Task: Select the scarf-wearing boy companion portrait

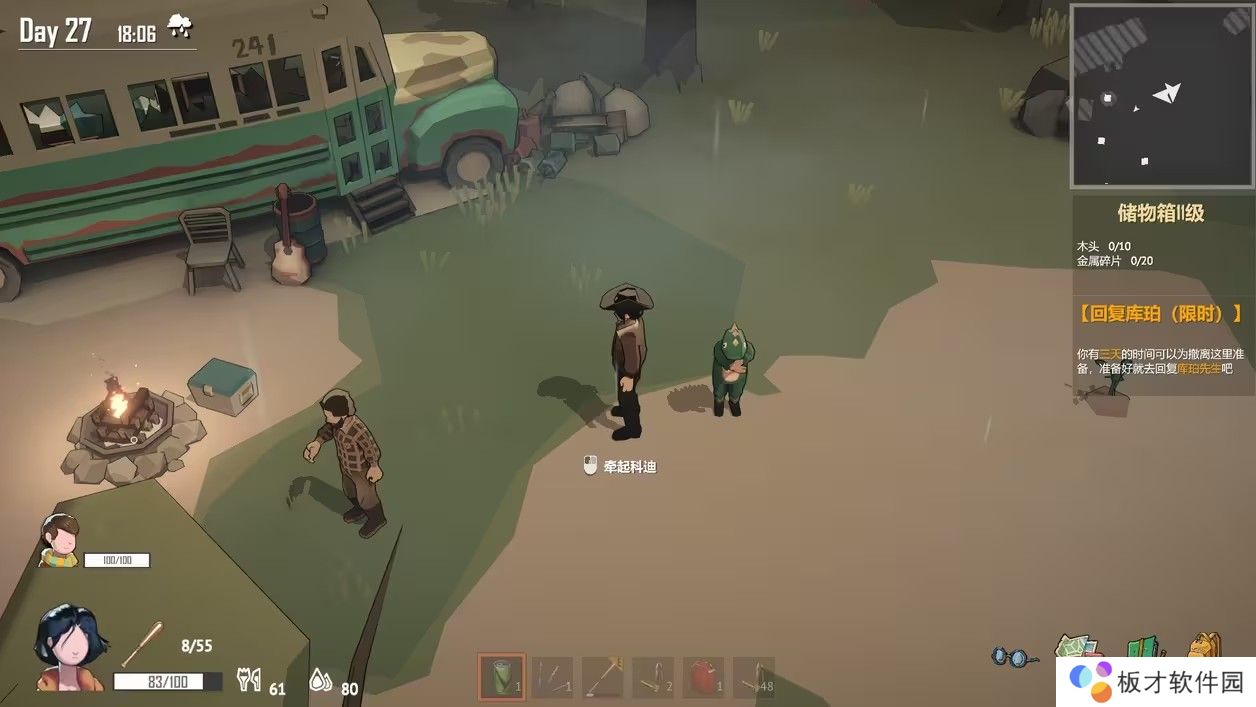Action: pos(60,540)
